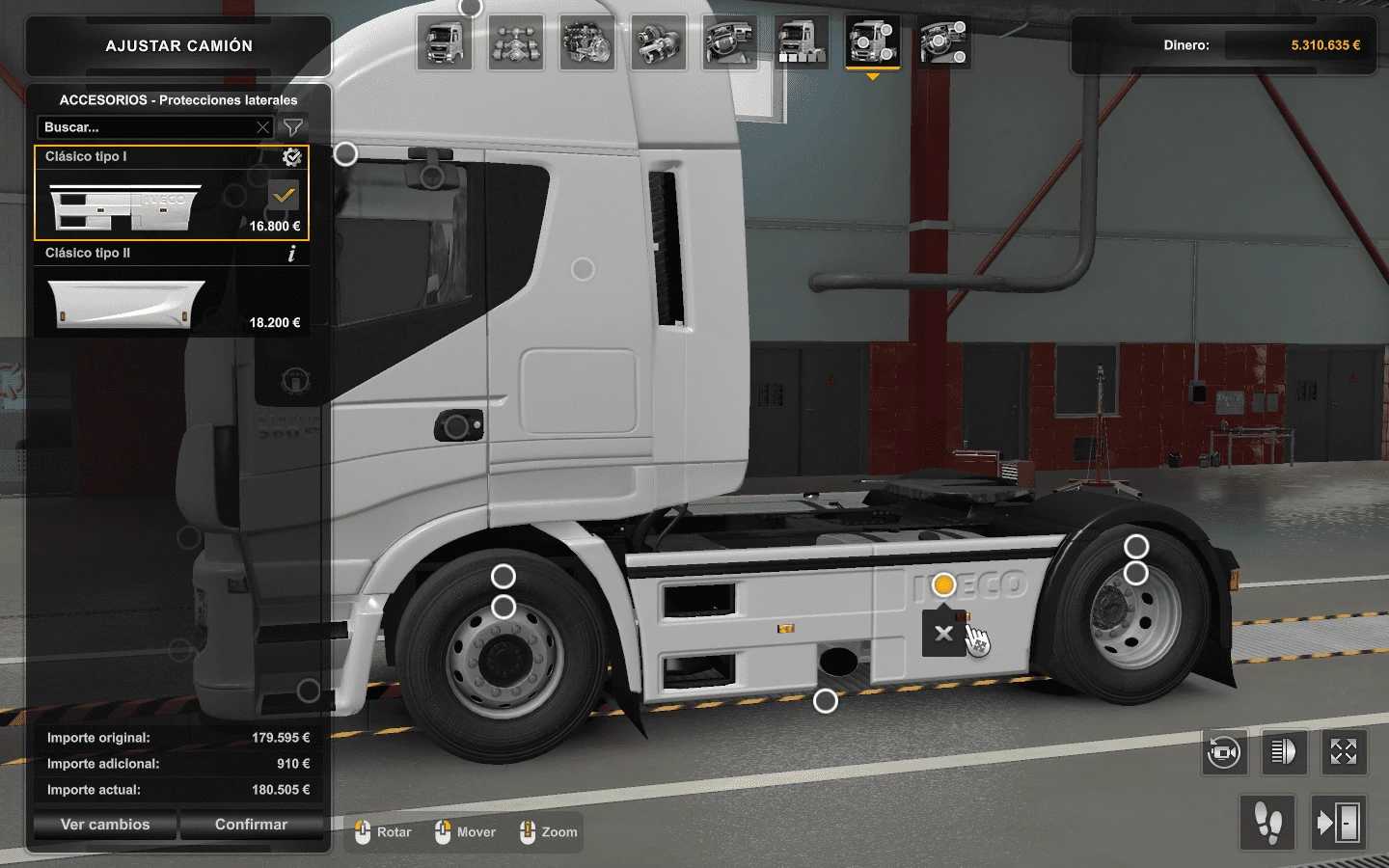
Task: Show info for Clásico tipo II
Action: coord(291,254)
